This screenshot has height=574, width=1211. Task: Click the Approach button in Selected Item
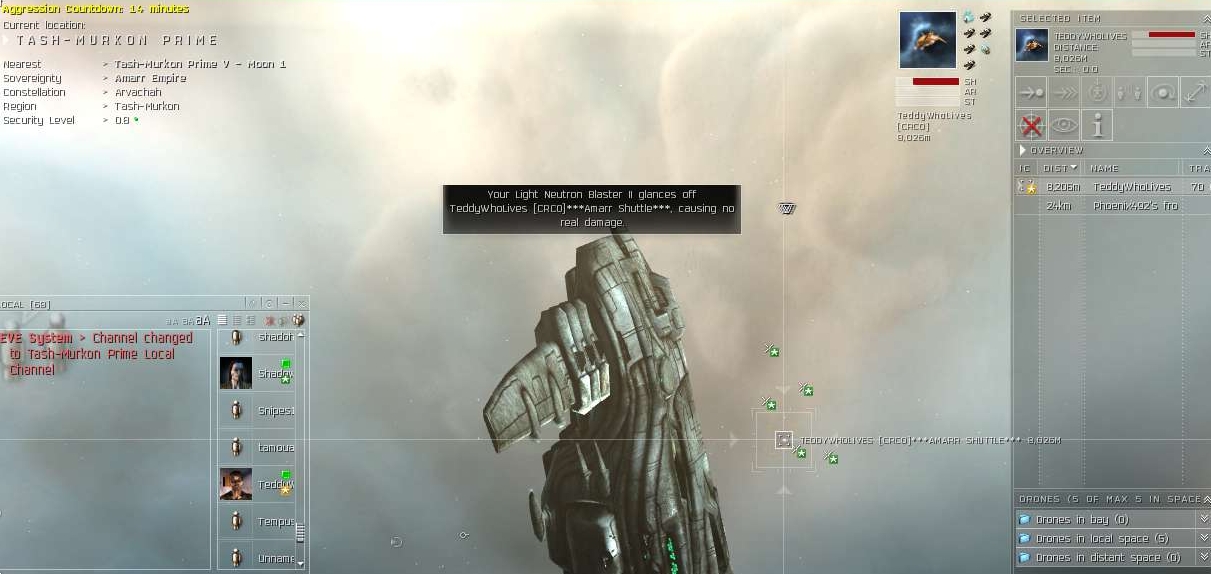(1031, 92)
